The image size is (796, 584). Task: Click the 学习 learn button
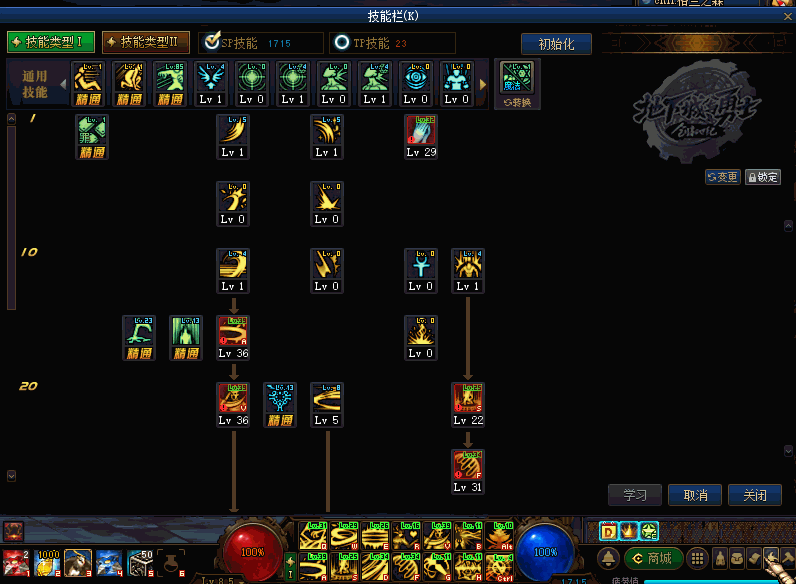point(634,495)
